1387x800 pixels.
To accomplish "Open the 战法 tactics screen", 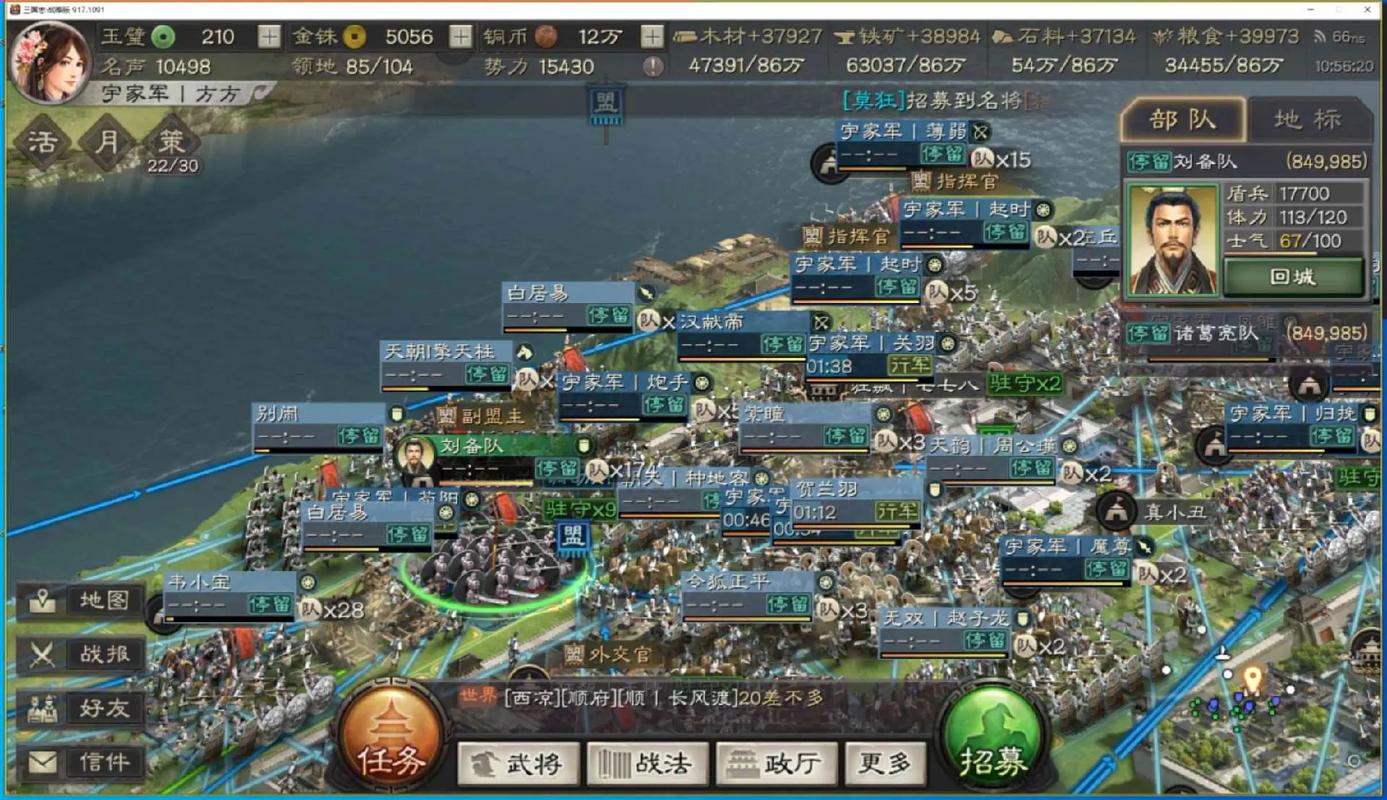I will [x=648, y=764].
